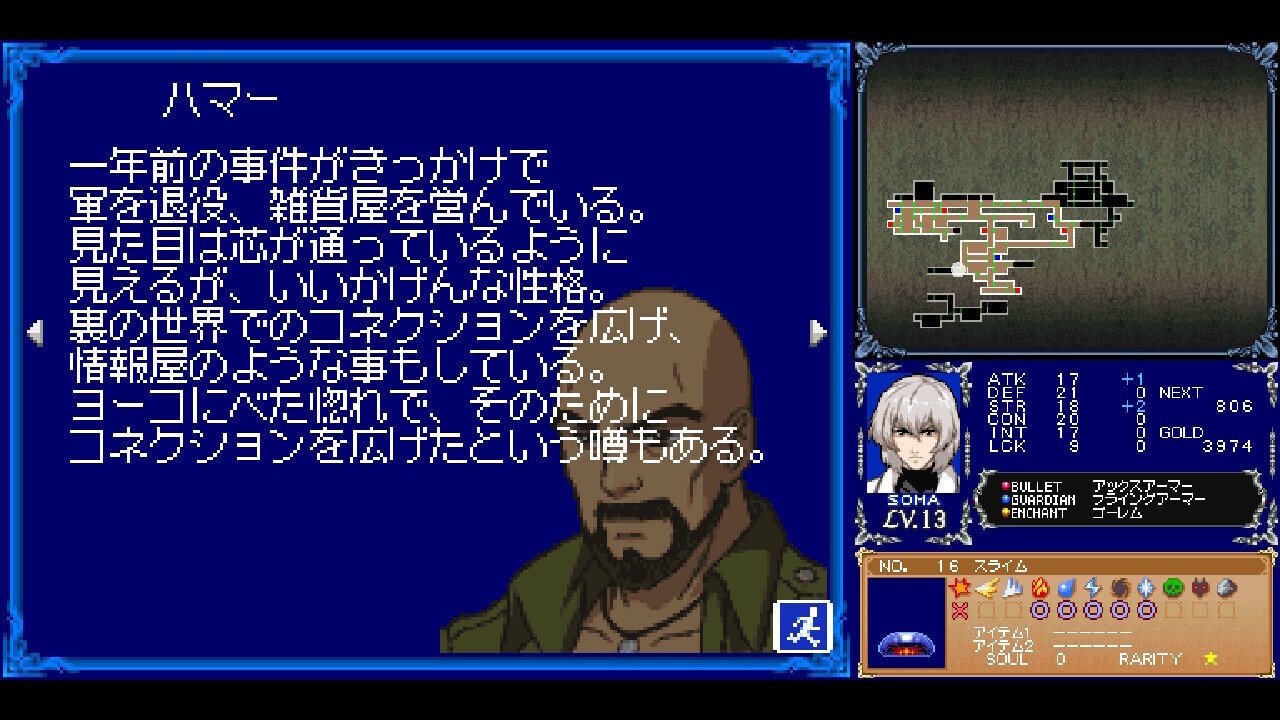Select the lightning element icon

pyautogui.click(x=1093, y=586)
